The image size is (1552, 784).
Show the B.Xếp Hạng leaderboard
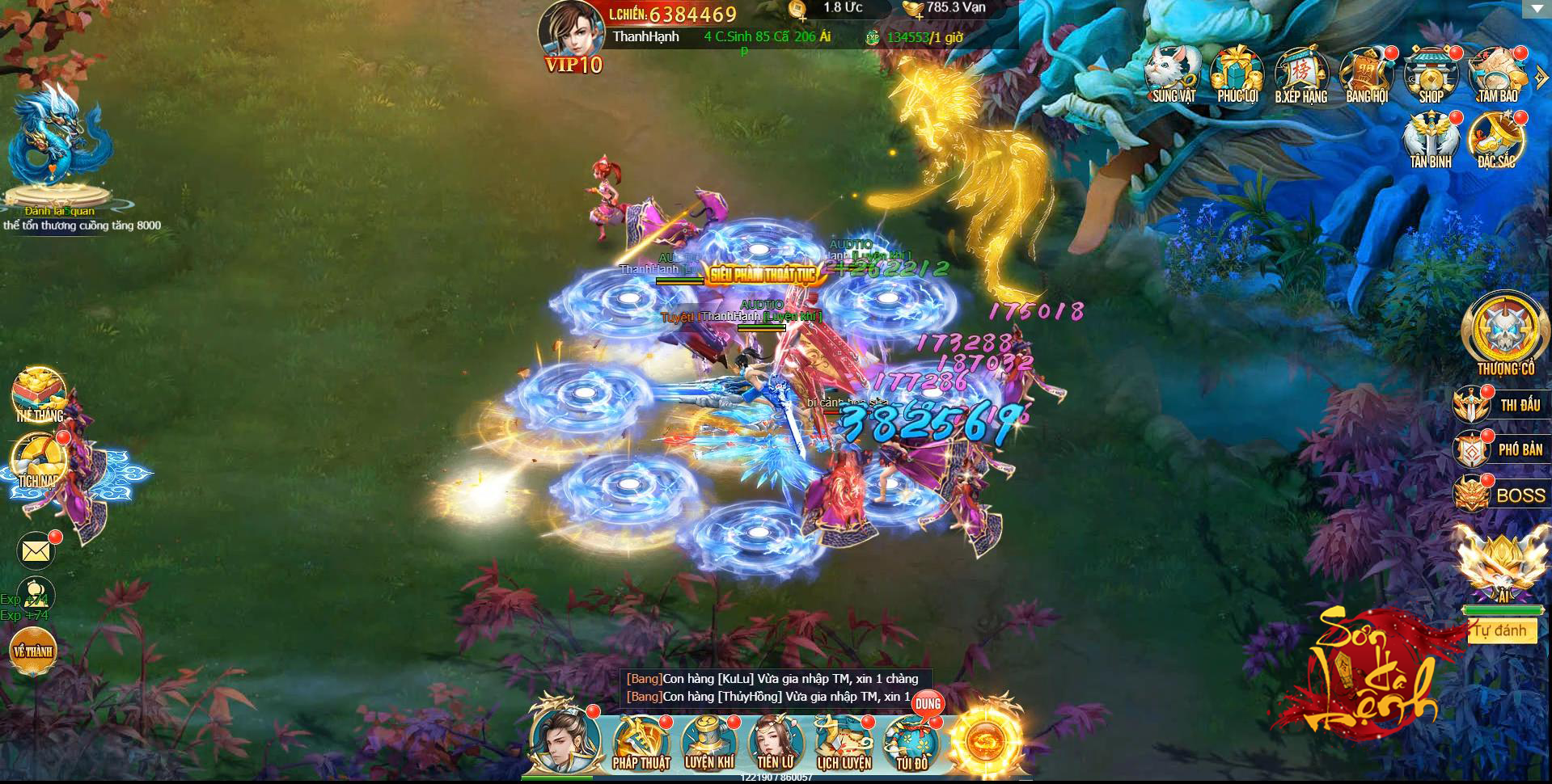[x=1301, y=74]
